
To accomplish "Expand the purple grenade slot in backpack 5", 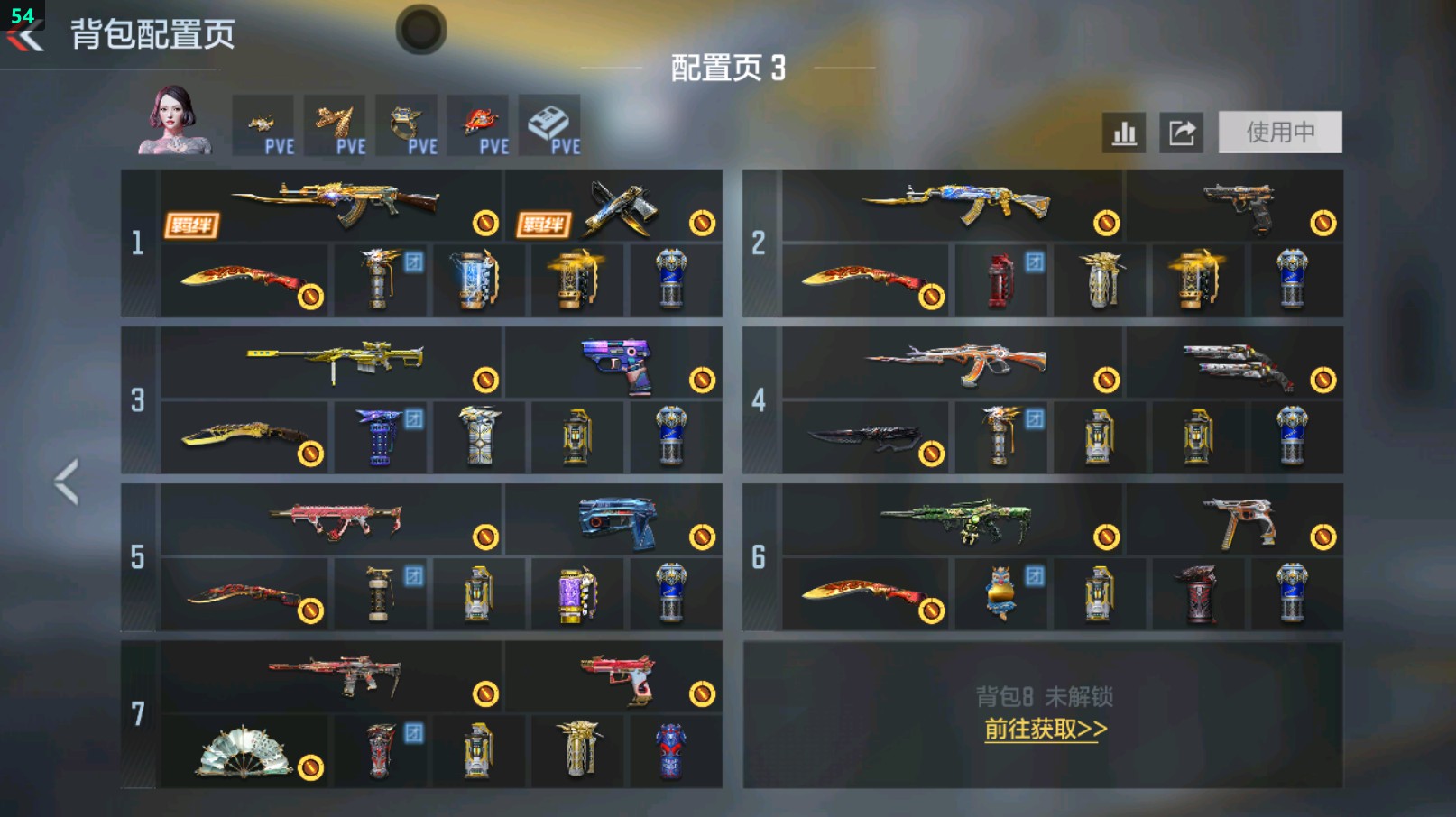I will (x=577, y=592).
